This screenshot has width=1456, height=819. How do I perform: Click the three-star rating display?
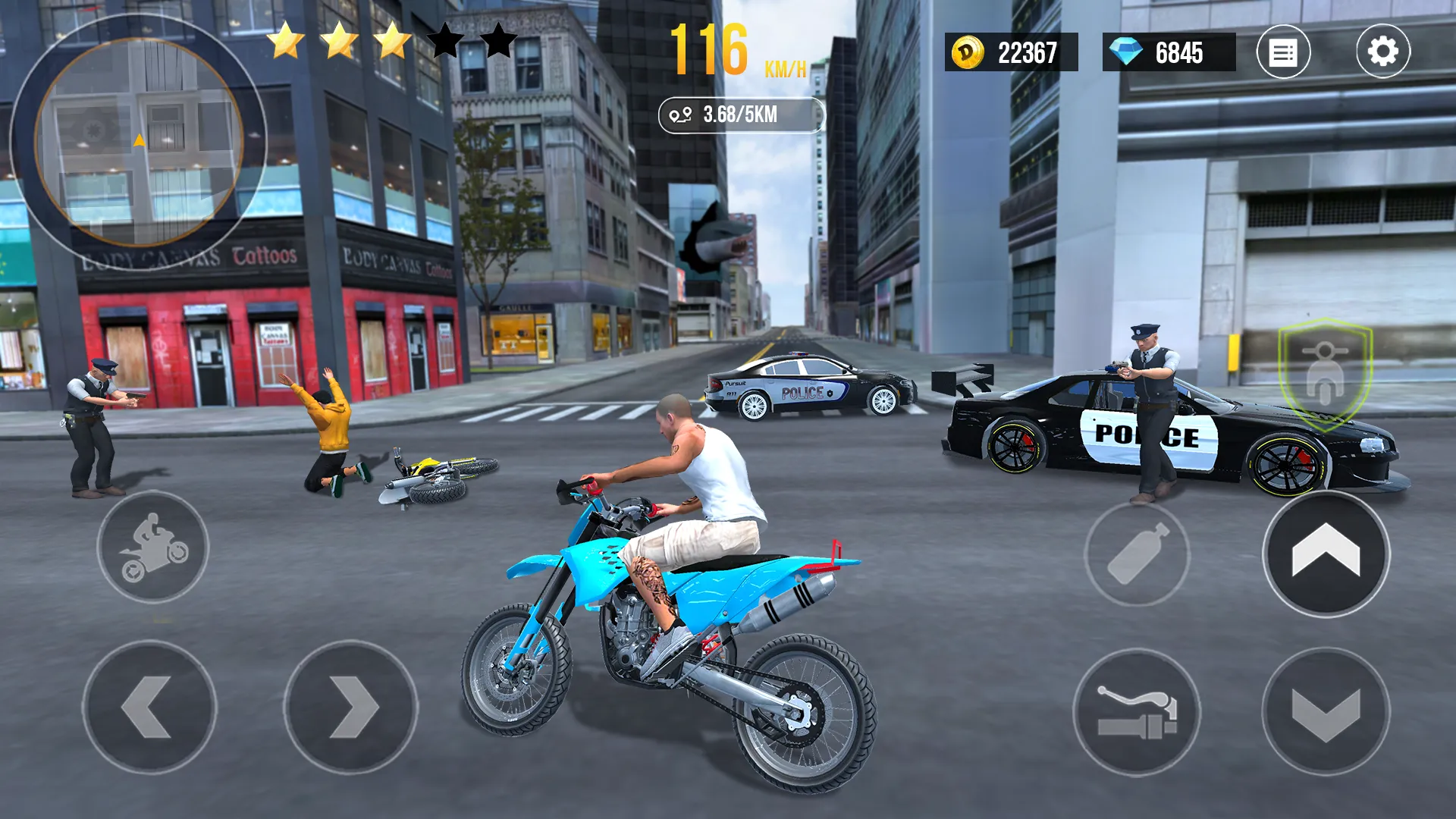point(342,42)
